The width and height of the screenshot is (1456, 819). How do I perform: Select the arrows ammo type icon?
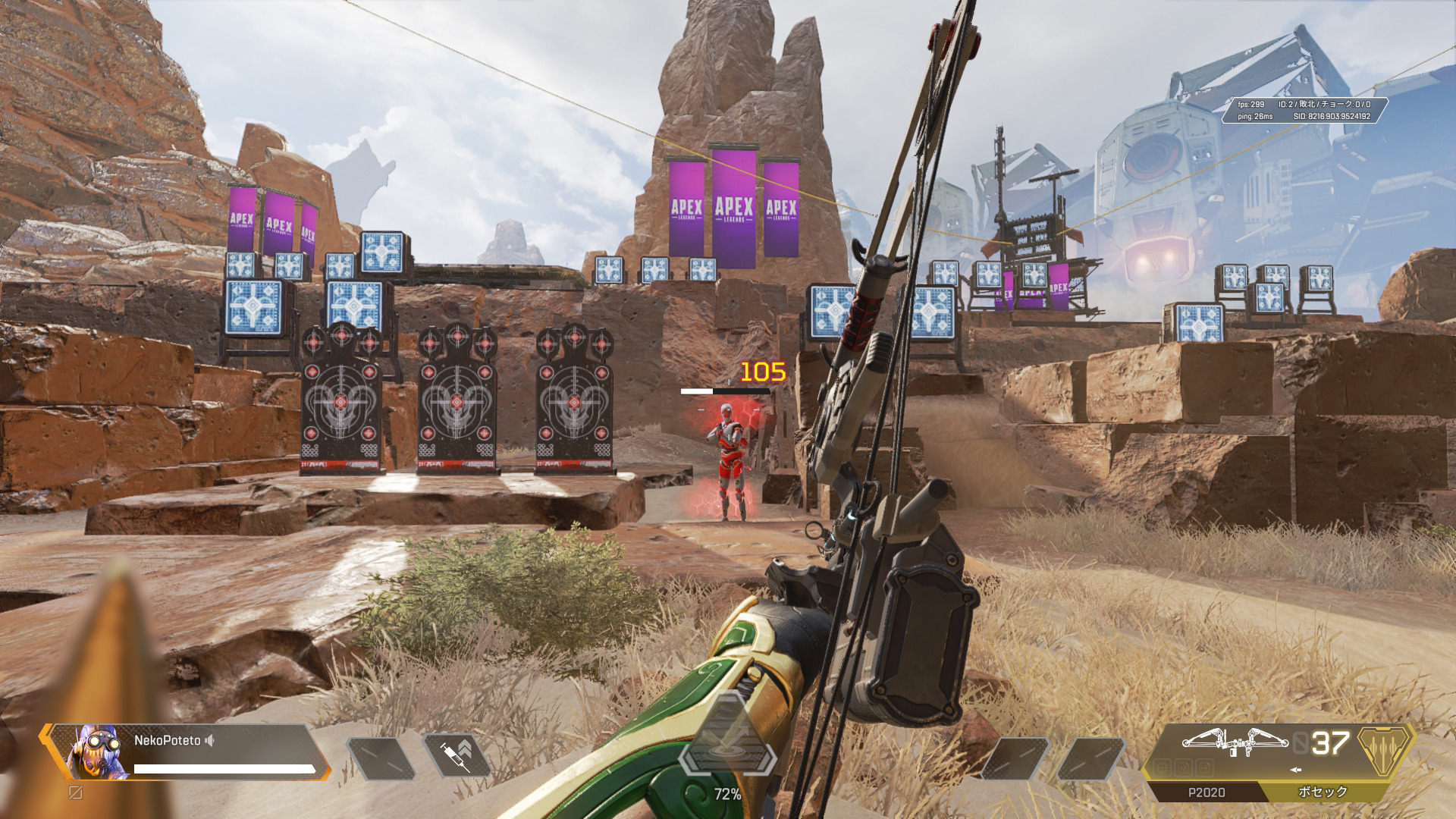[1384, 745]
